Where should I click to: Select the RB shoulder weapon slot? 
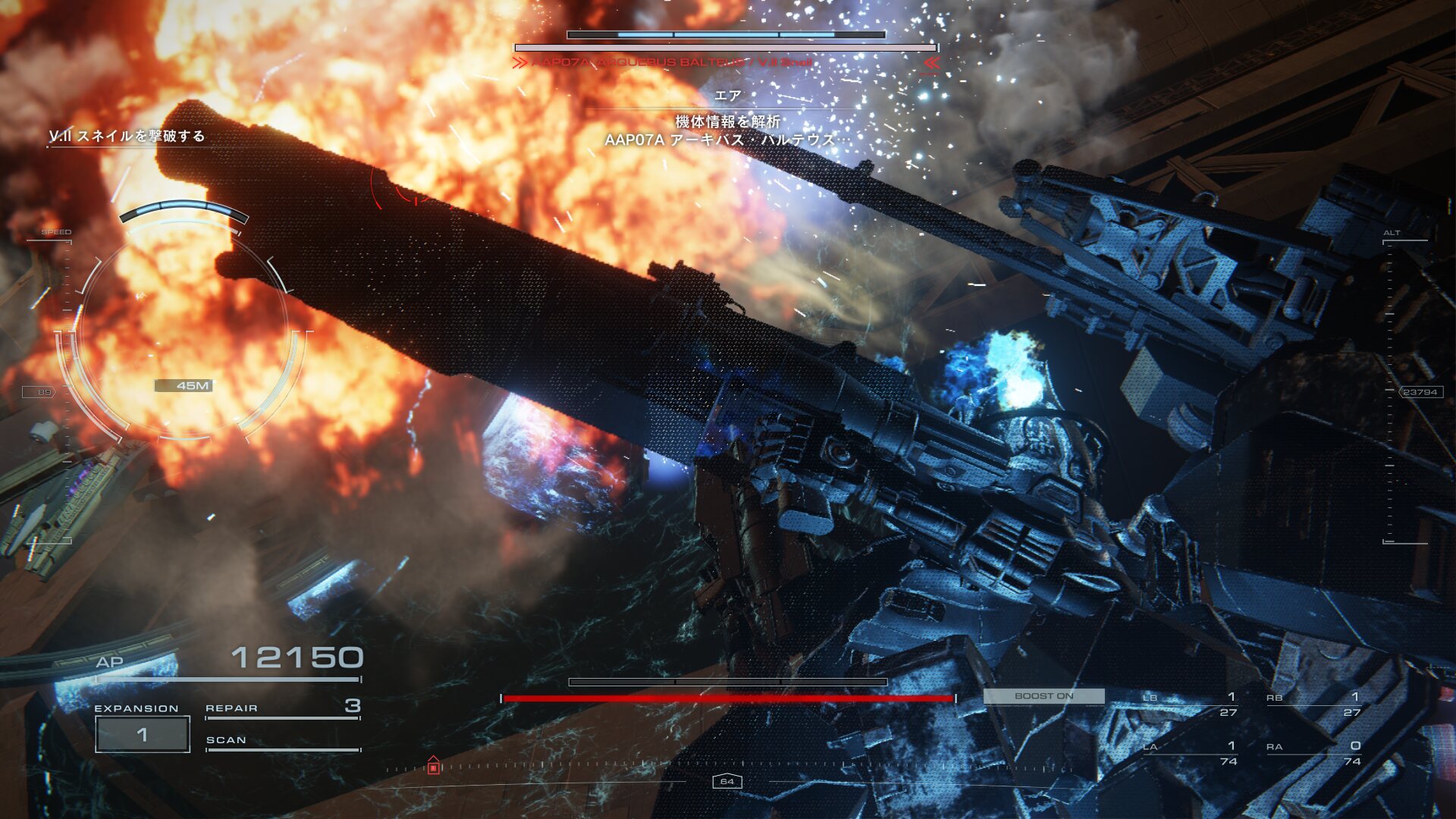click(1313, 704)
